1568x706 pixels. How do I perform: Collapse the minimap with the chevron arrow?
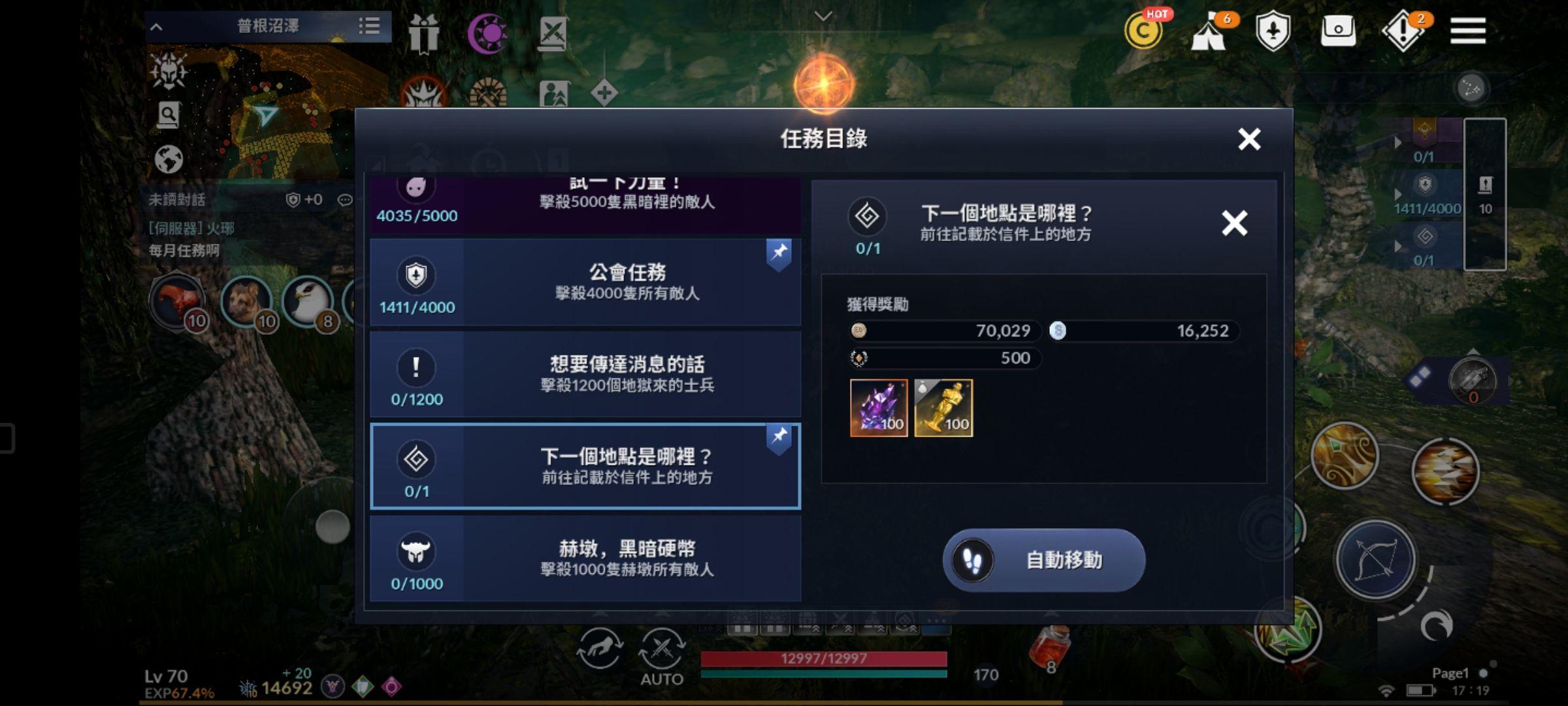155,26
